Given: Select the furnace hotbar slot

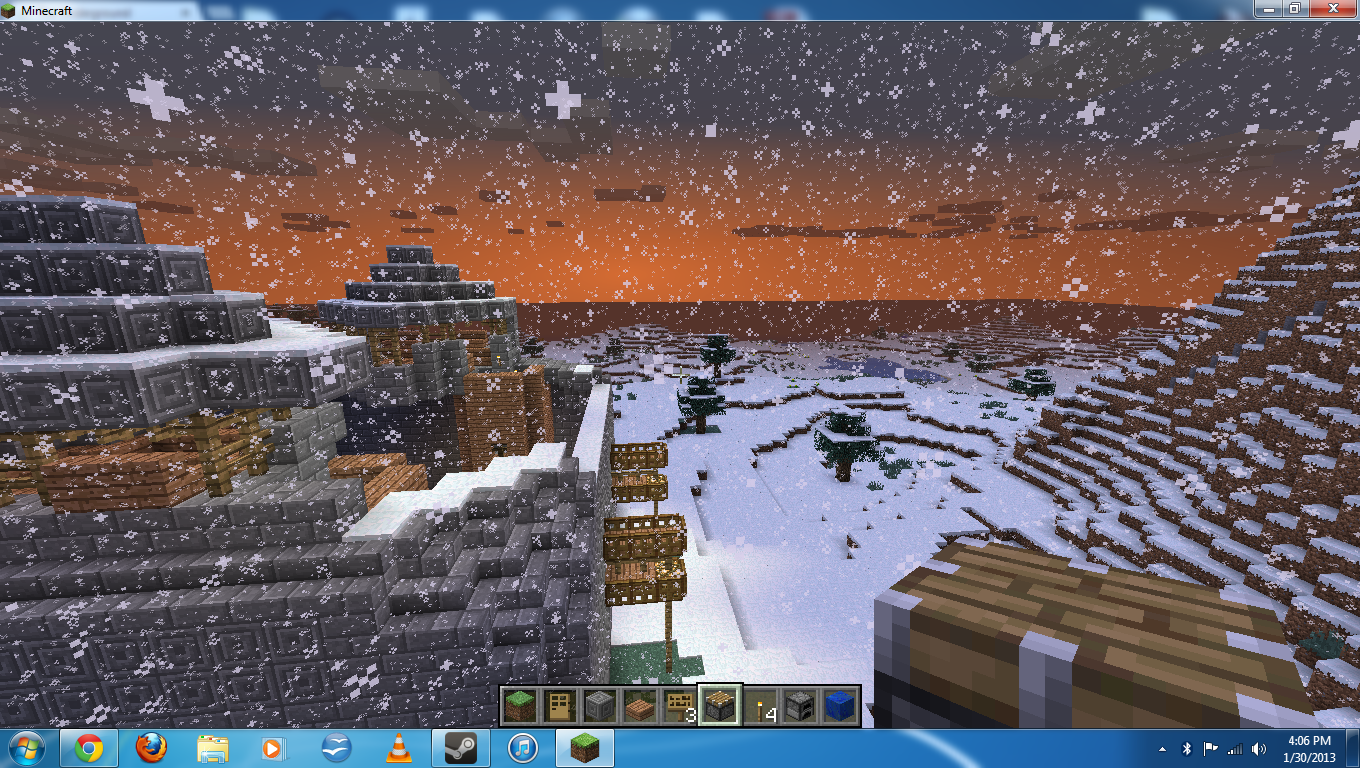Looking at the screenshot, I should point(801,703).
